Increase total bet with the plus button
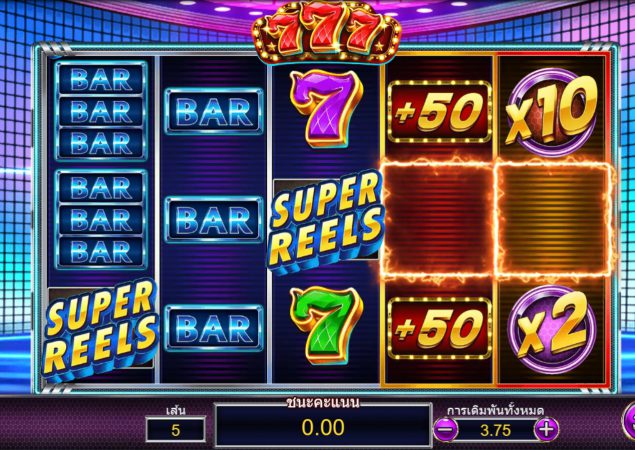The width and height of the screenshot is (635, 450). point(545,429)
